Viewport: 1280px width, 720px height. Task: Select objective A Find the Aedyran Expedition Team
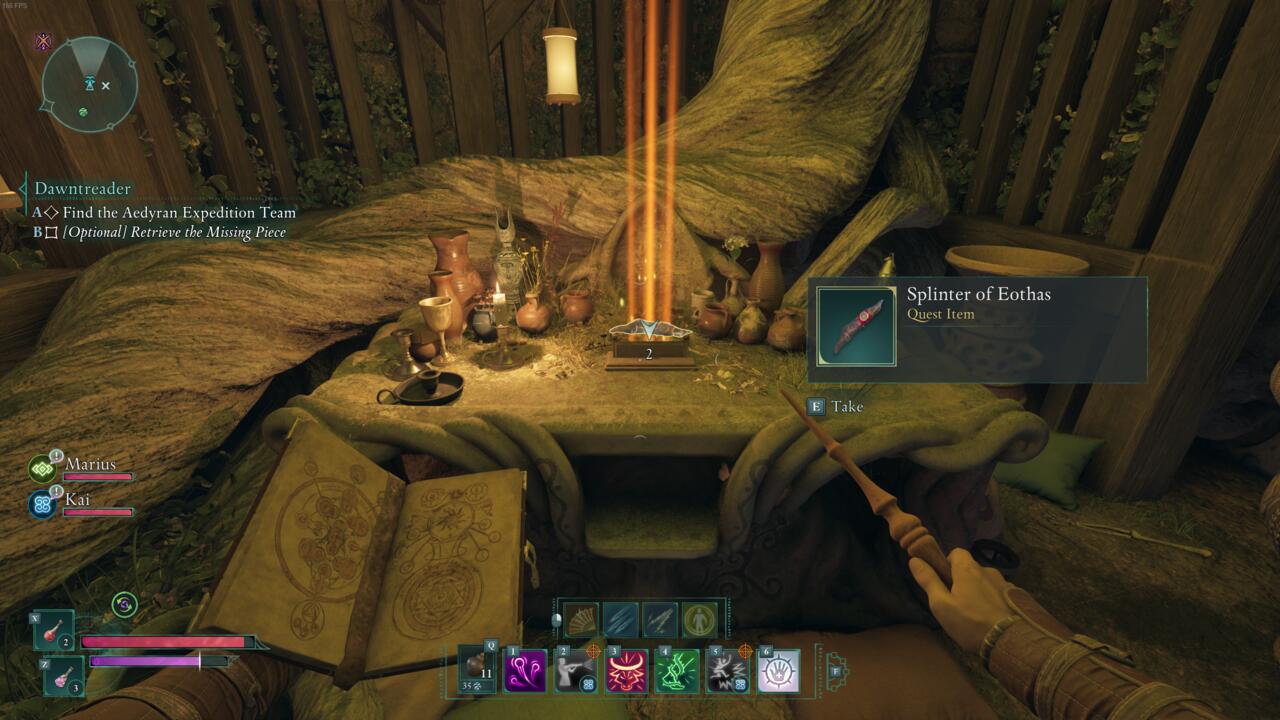(x=165, y=212)
